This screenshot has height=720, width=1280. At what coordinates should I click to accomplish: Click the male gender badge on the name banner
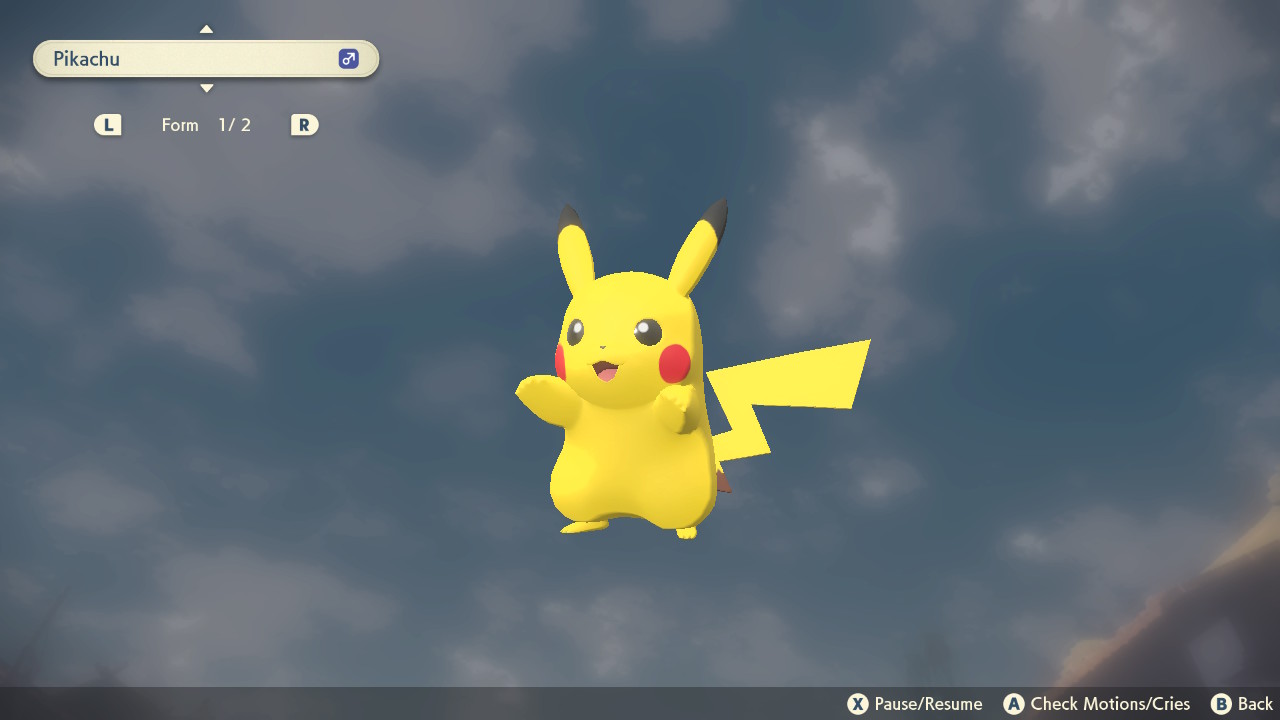click(x=347, y=58)
